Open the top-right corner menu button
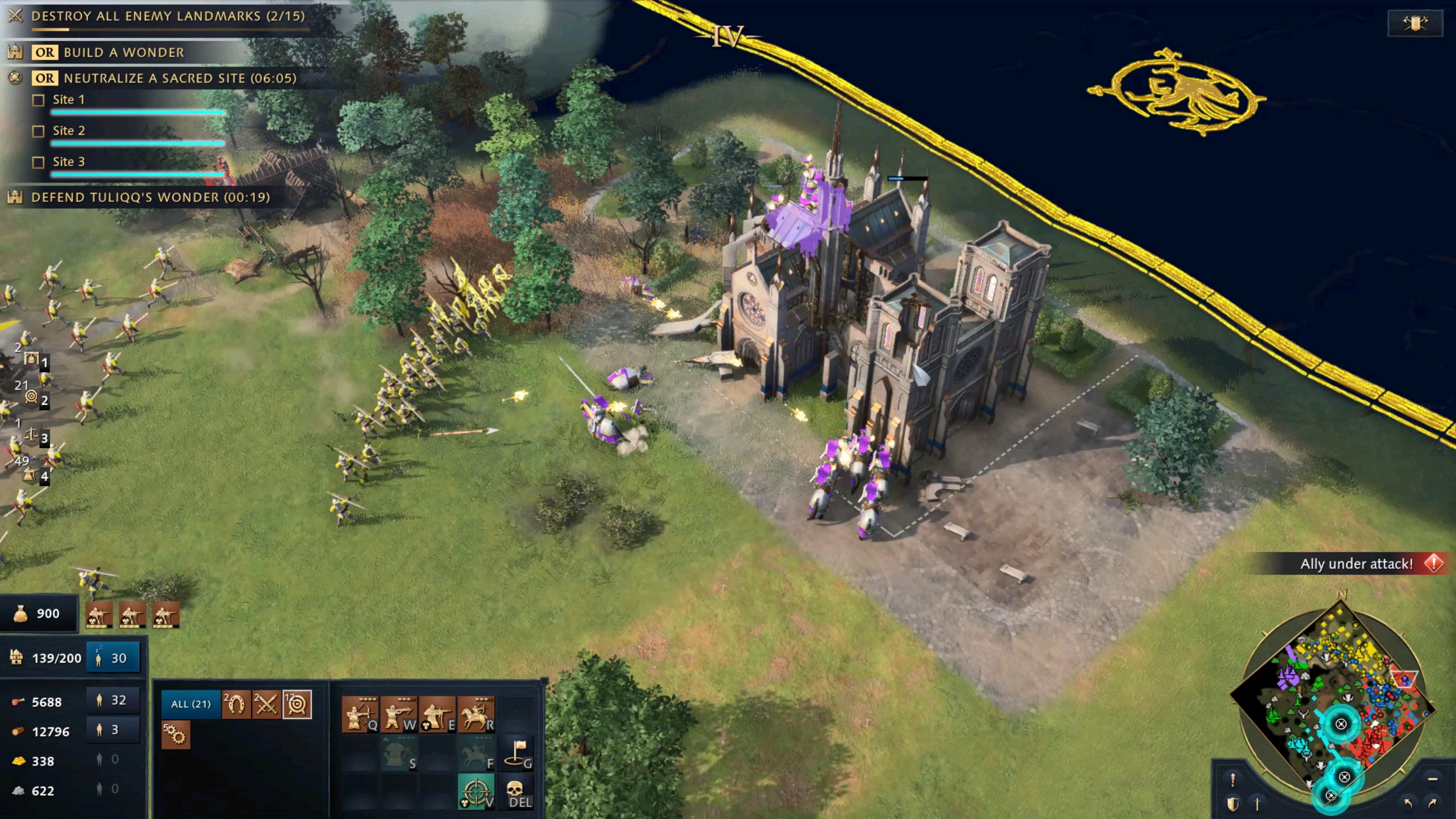 [x=1415, y=23]
